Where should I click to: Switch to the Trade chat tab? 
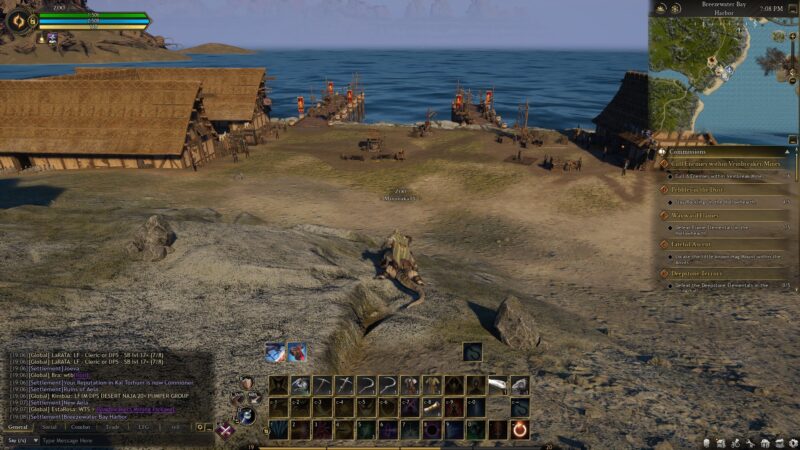113,426
